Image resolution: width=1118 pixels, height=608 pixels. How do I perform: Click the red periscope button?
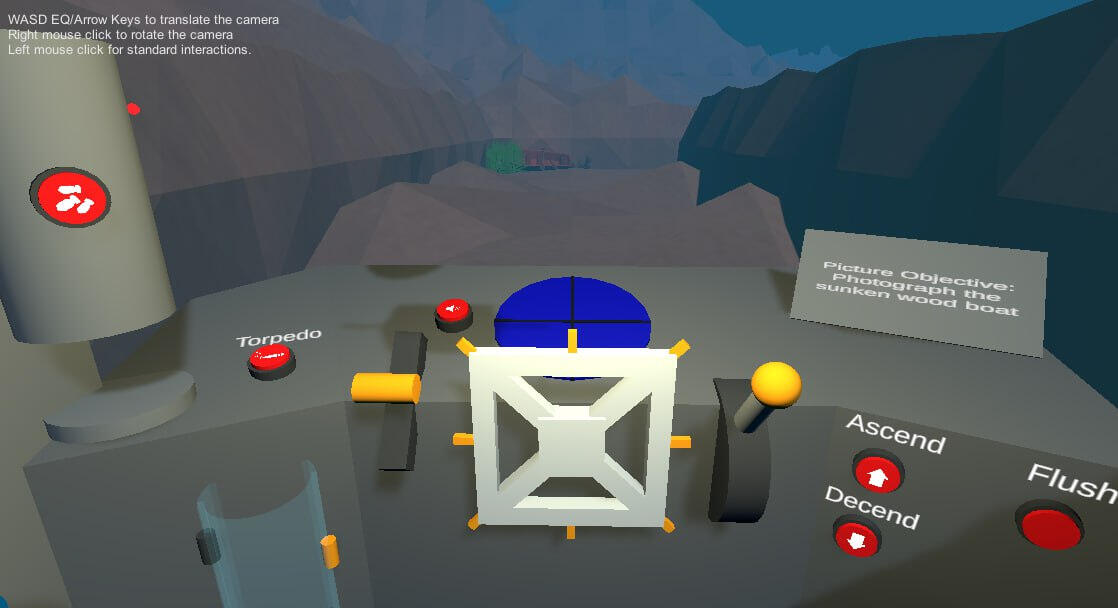(70, 196)
